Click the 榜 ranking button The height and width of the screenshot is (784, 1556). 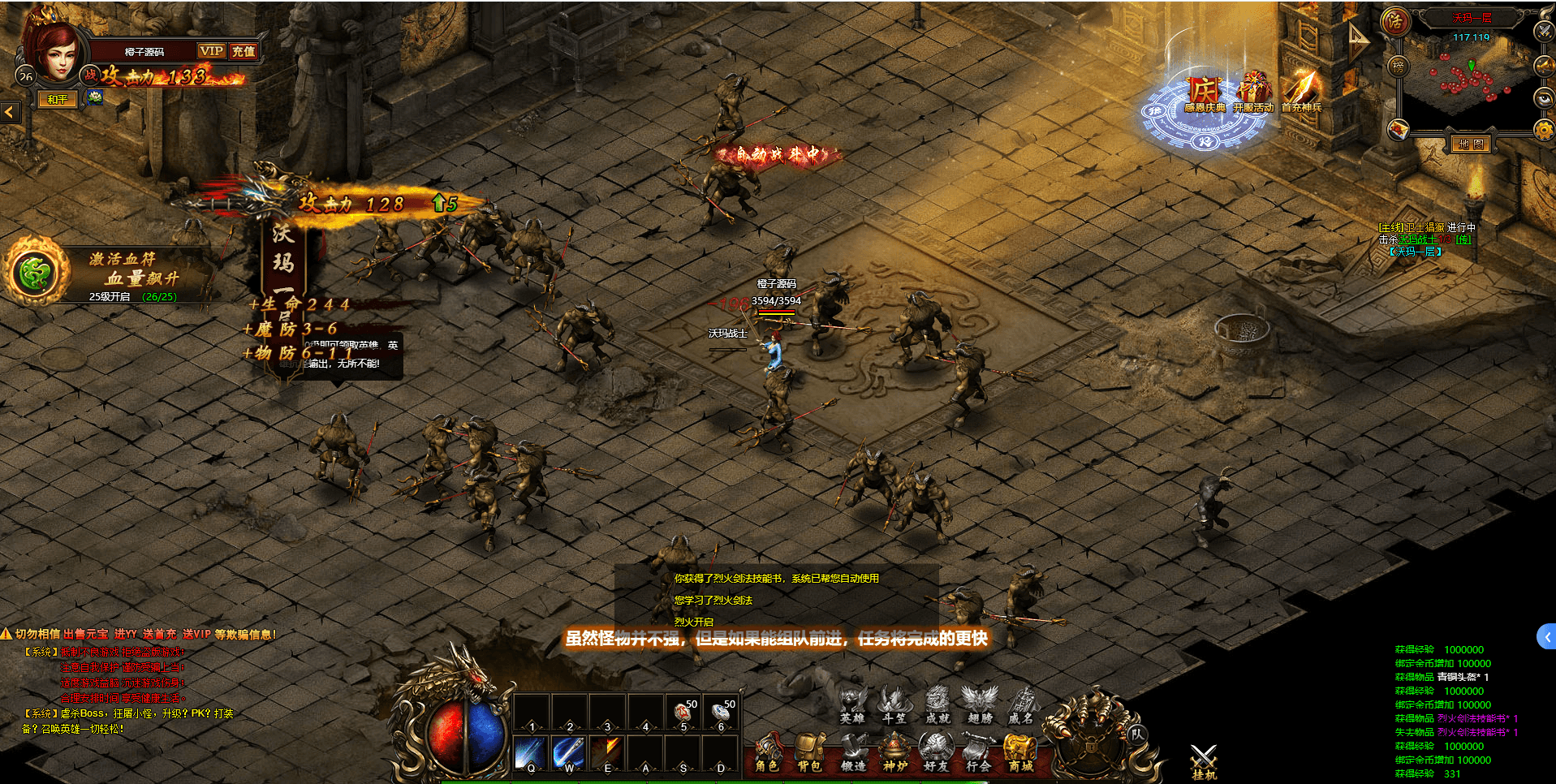[1399, 67]
